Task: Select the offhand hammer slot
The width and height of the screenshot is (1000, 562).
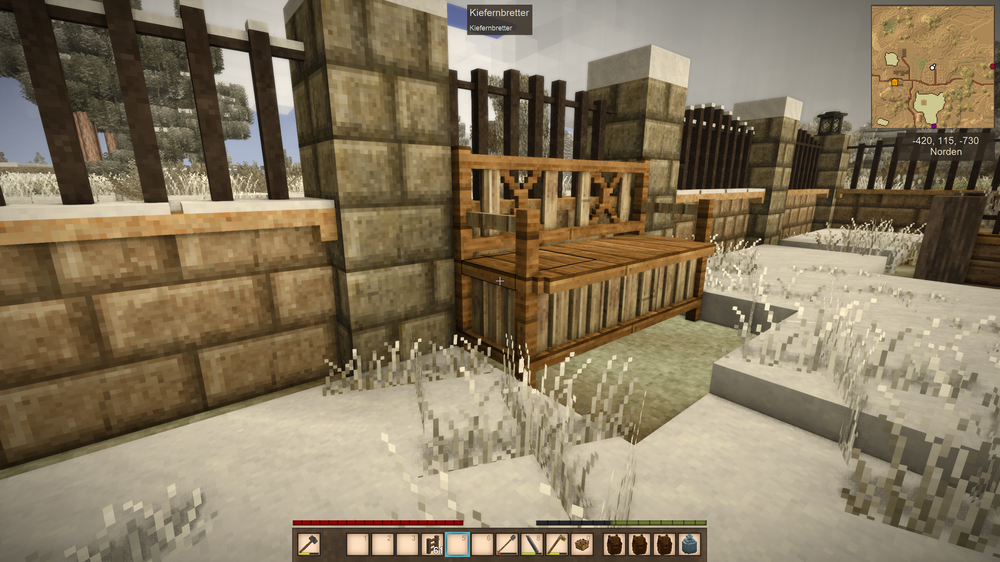Action: click(x=308, y=544)
